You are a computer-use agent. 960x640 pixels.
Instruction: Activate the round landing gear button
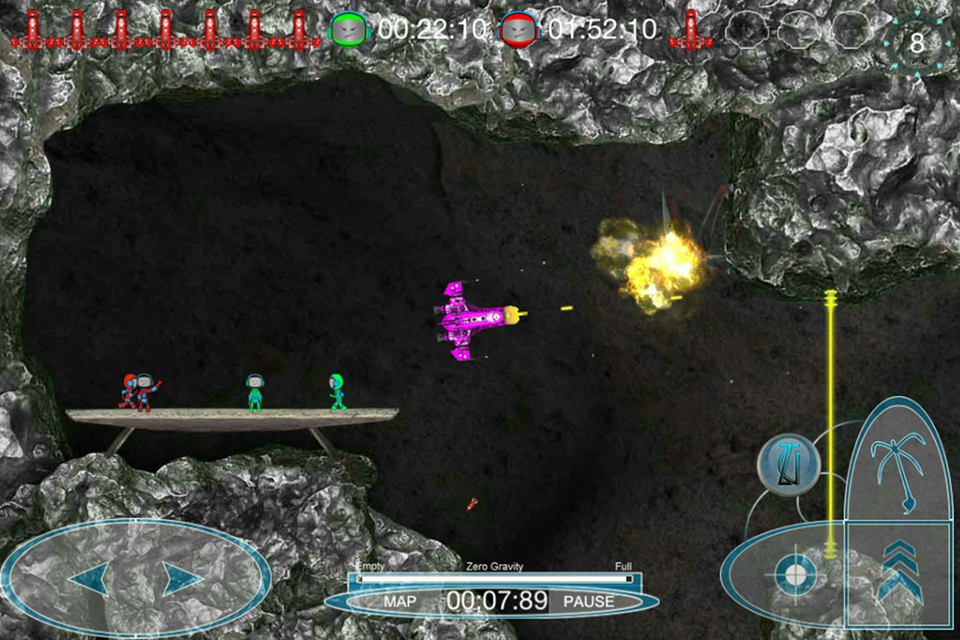coord(788,463)
